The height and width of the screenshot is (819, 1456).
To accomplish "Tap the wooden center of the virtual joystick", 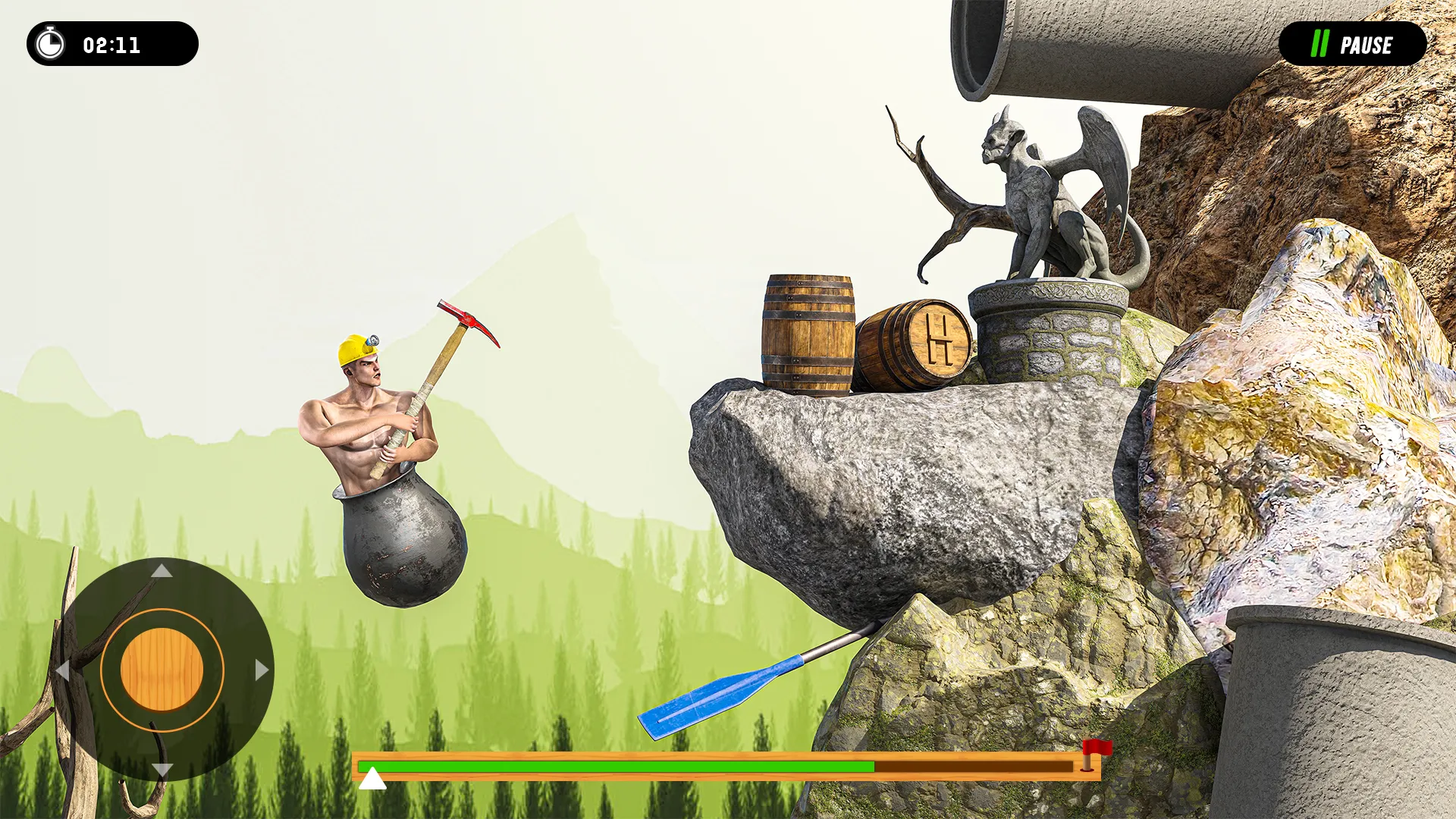I will [162, 669].
